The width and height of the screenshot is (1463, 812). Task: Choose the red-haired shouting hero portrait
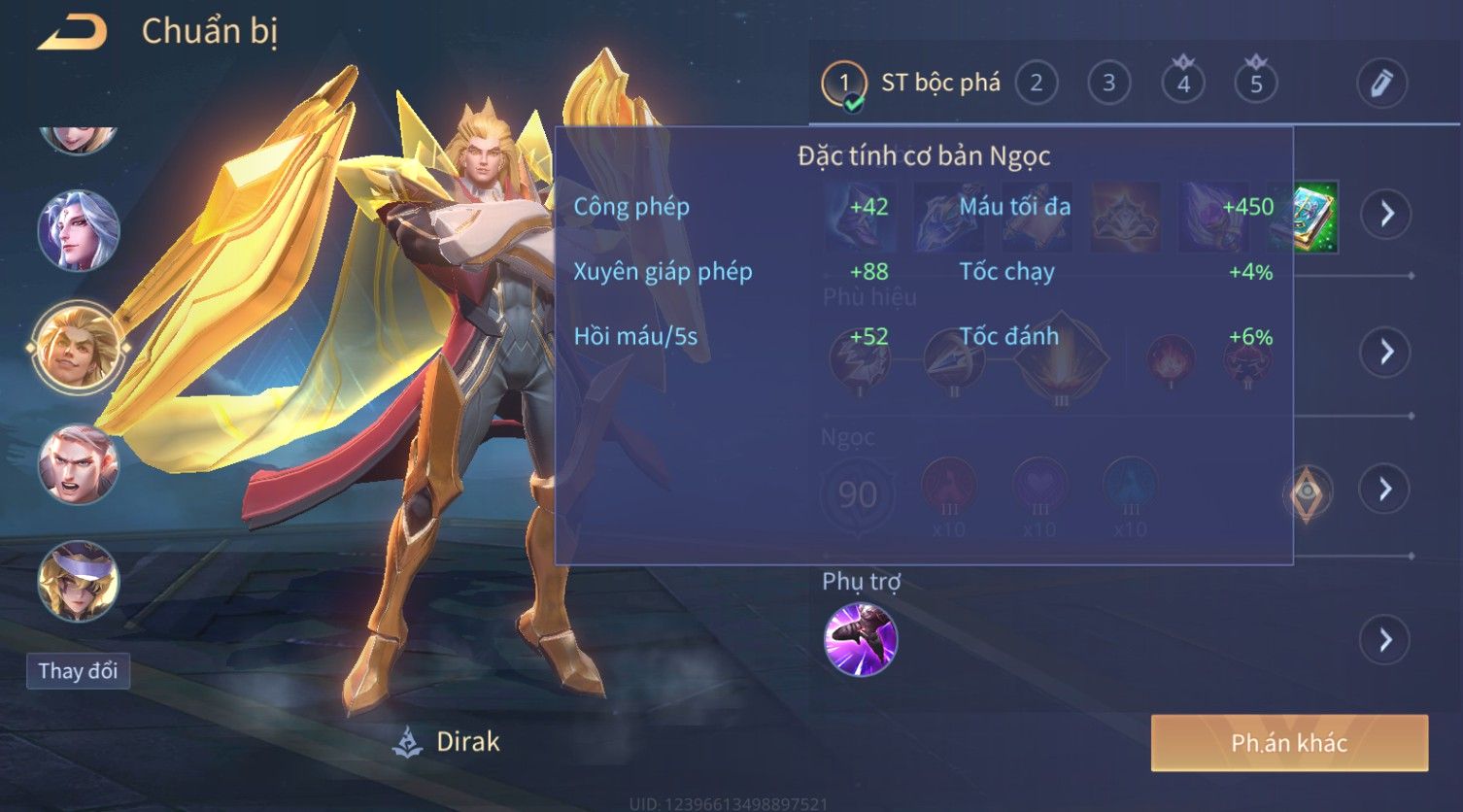[x=78, y=464]
